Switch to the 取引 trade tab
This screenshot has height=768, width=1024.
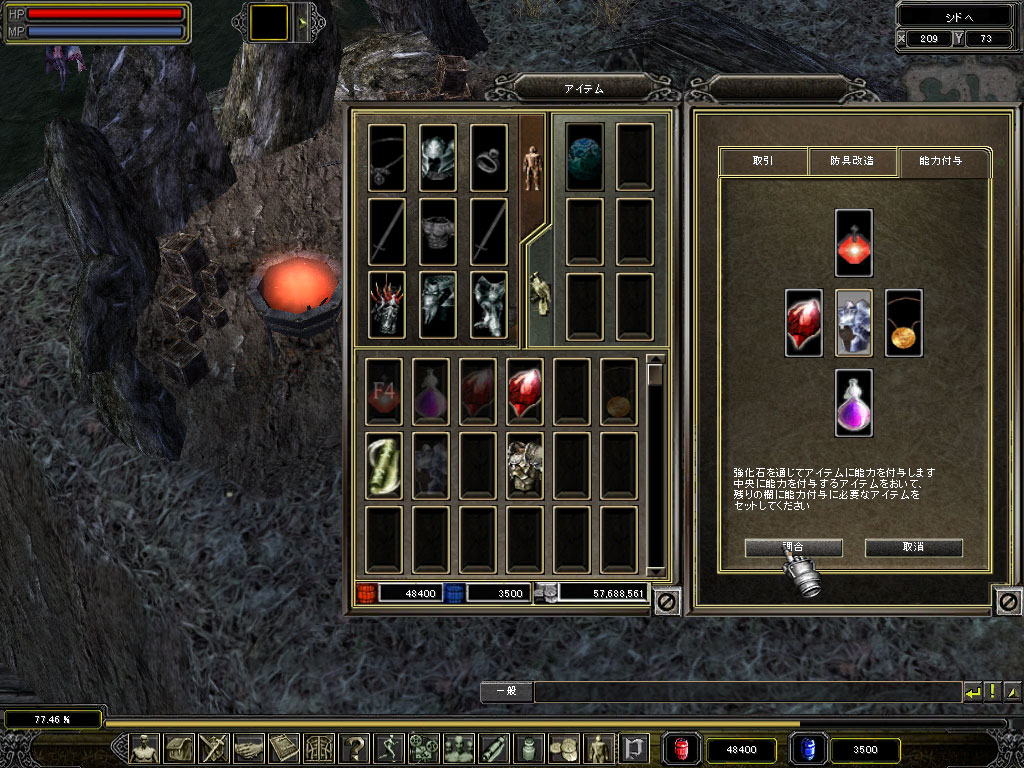coord(763,161)
